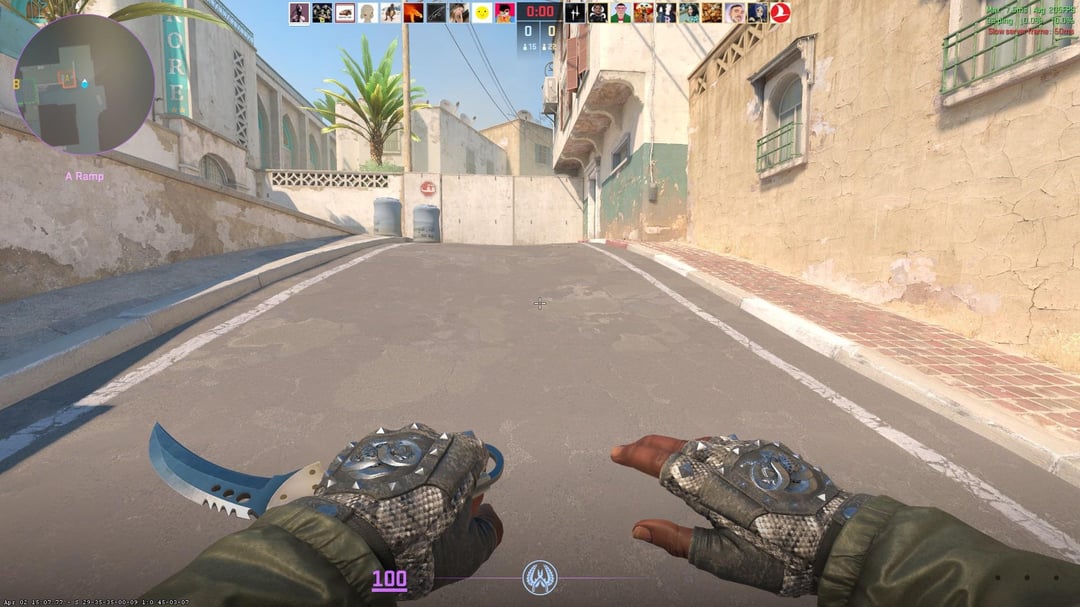Select the A bombsite marker on radar
This screenshot has width=1080, height=607.
(x=68, y=78)
